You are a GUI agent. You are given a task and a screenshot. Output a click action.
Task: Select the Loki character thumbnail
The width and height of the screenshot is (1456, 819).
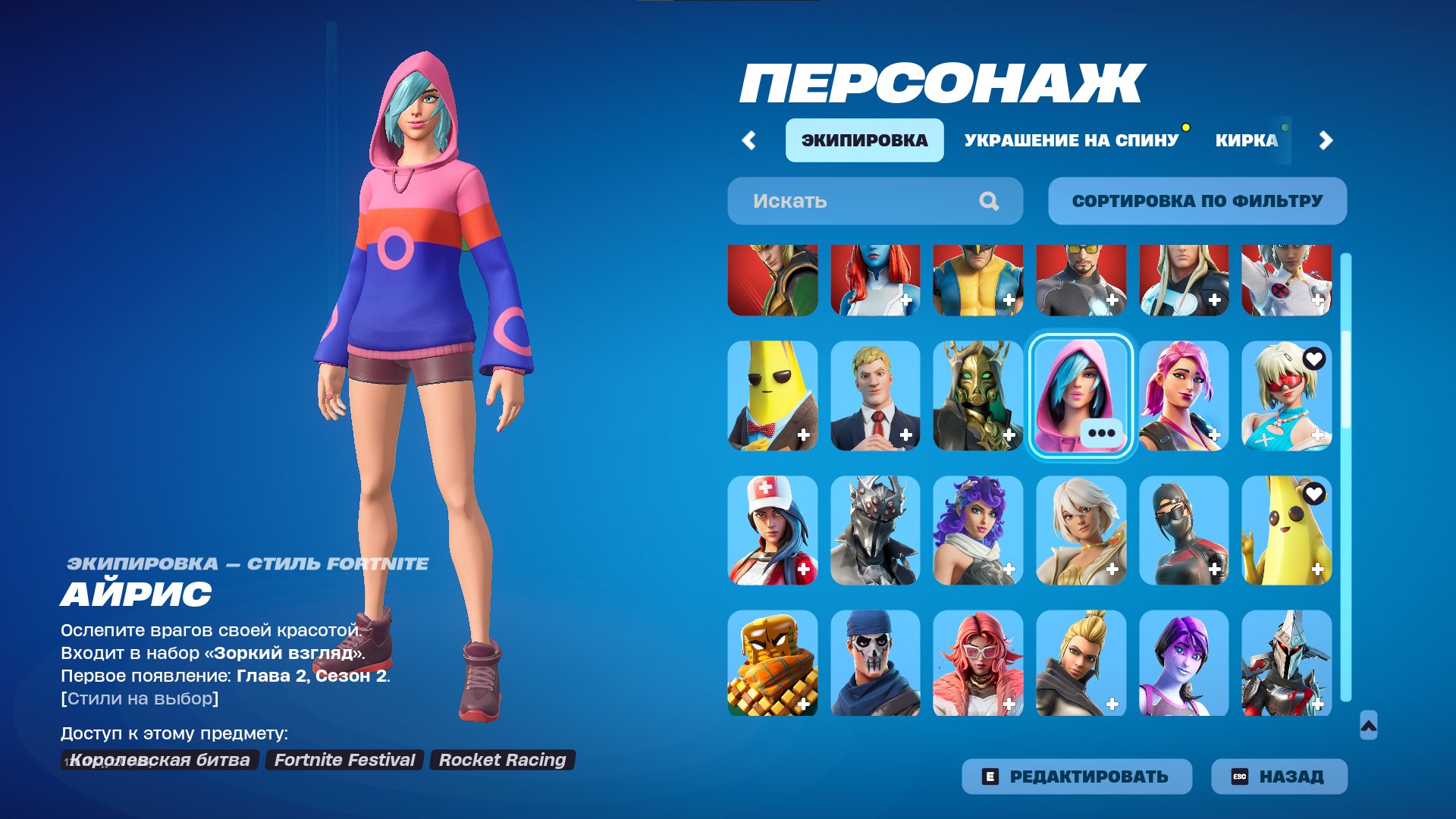pyautogui.click(x=771, y=281)
